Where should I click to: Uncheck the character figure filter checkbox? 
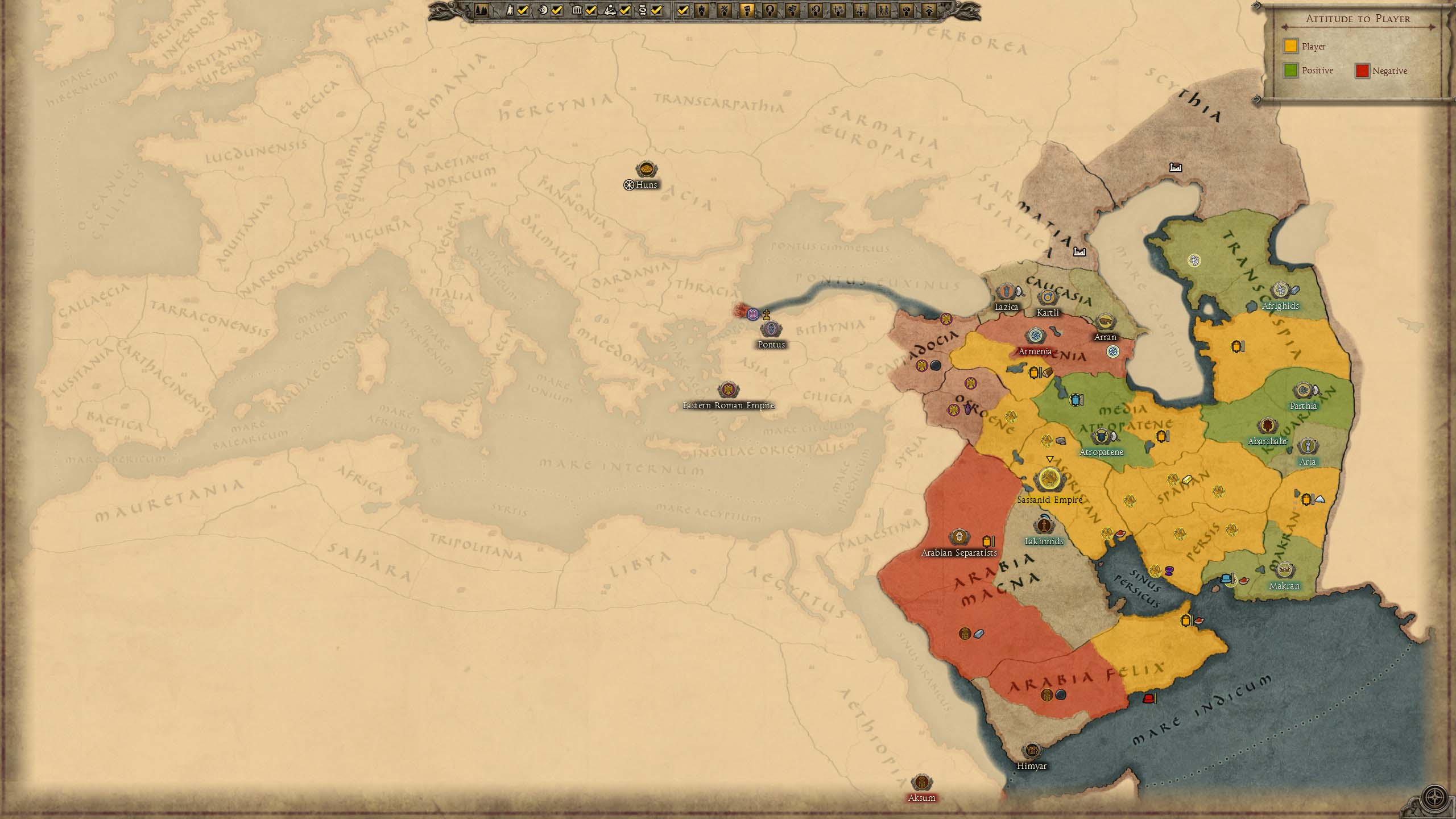pyautogui.click(x=523, y=10)
